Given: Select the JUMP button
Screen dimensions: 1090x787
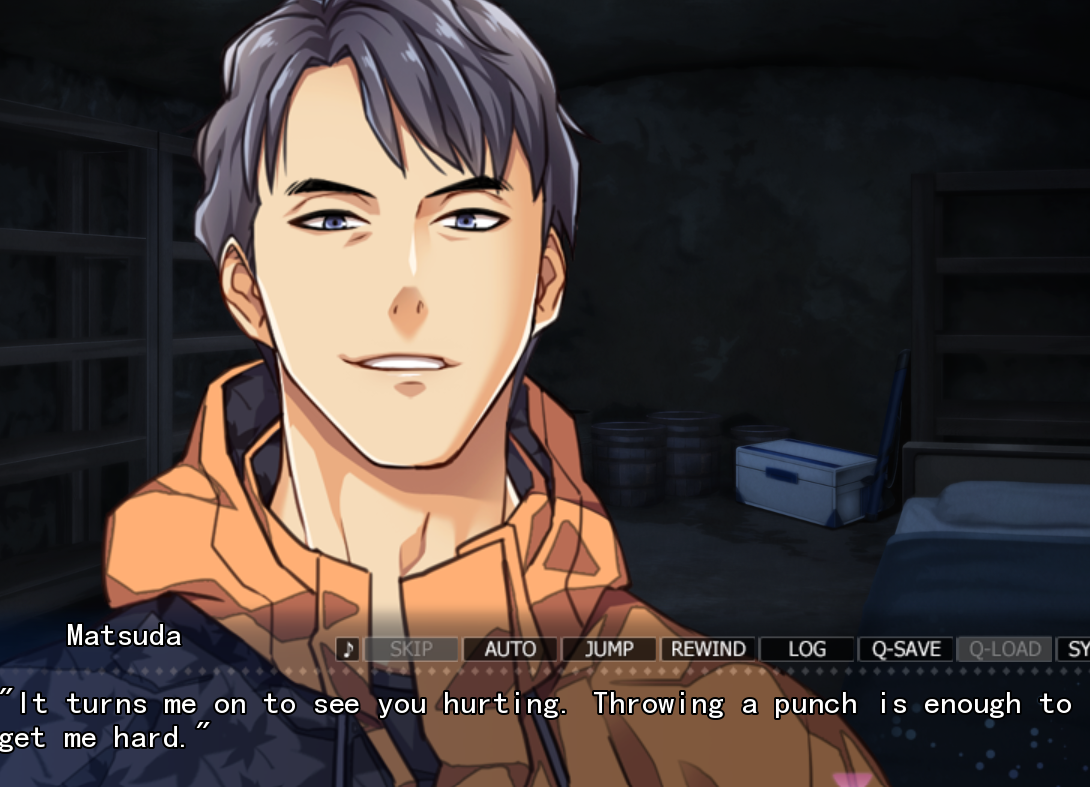Looking at the screenshot, I should 609,649.
